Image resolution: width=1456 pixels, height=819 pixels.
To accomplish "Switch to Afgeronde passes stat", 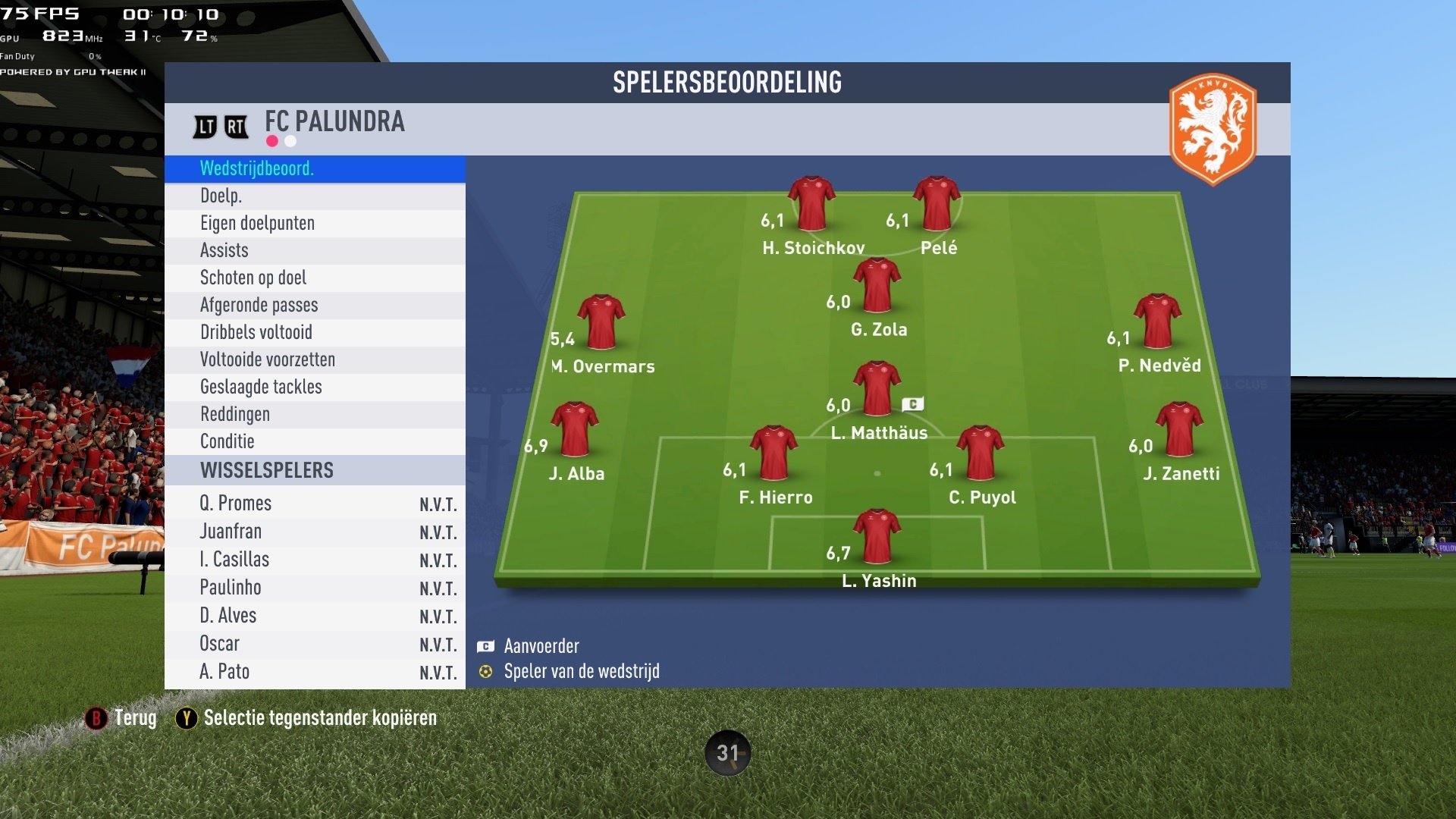I will (x=315, y=305).
